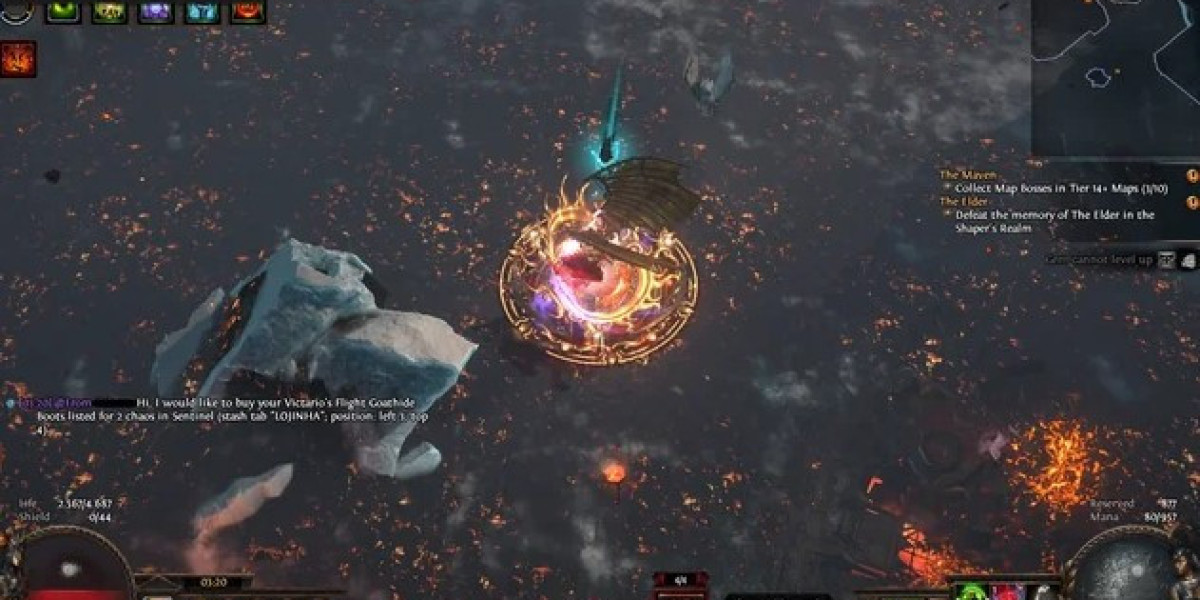Click the gem cannot level up icon

(1168, 260)
